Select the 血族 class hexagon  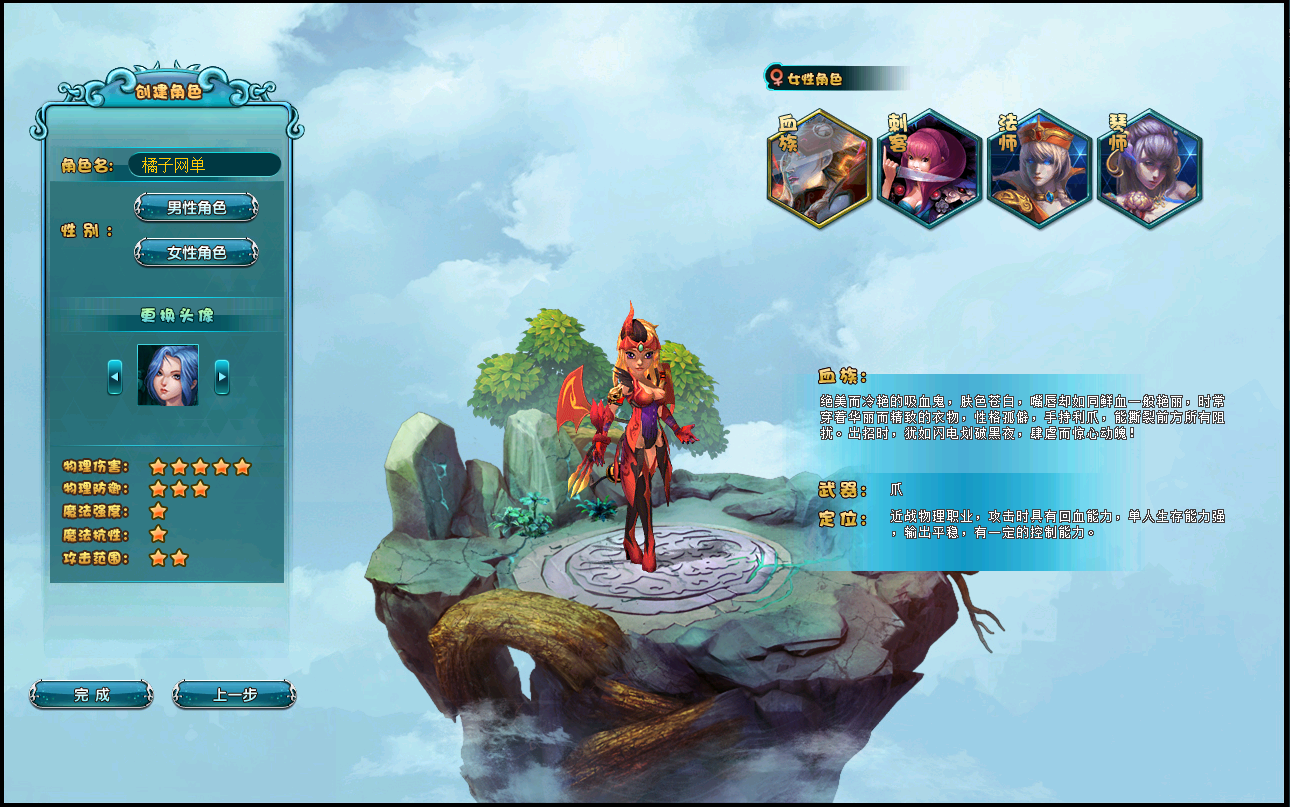tap(820, 169)
